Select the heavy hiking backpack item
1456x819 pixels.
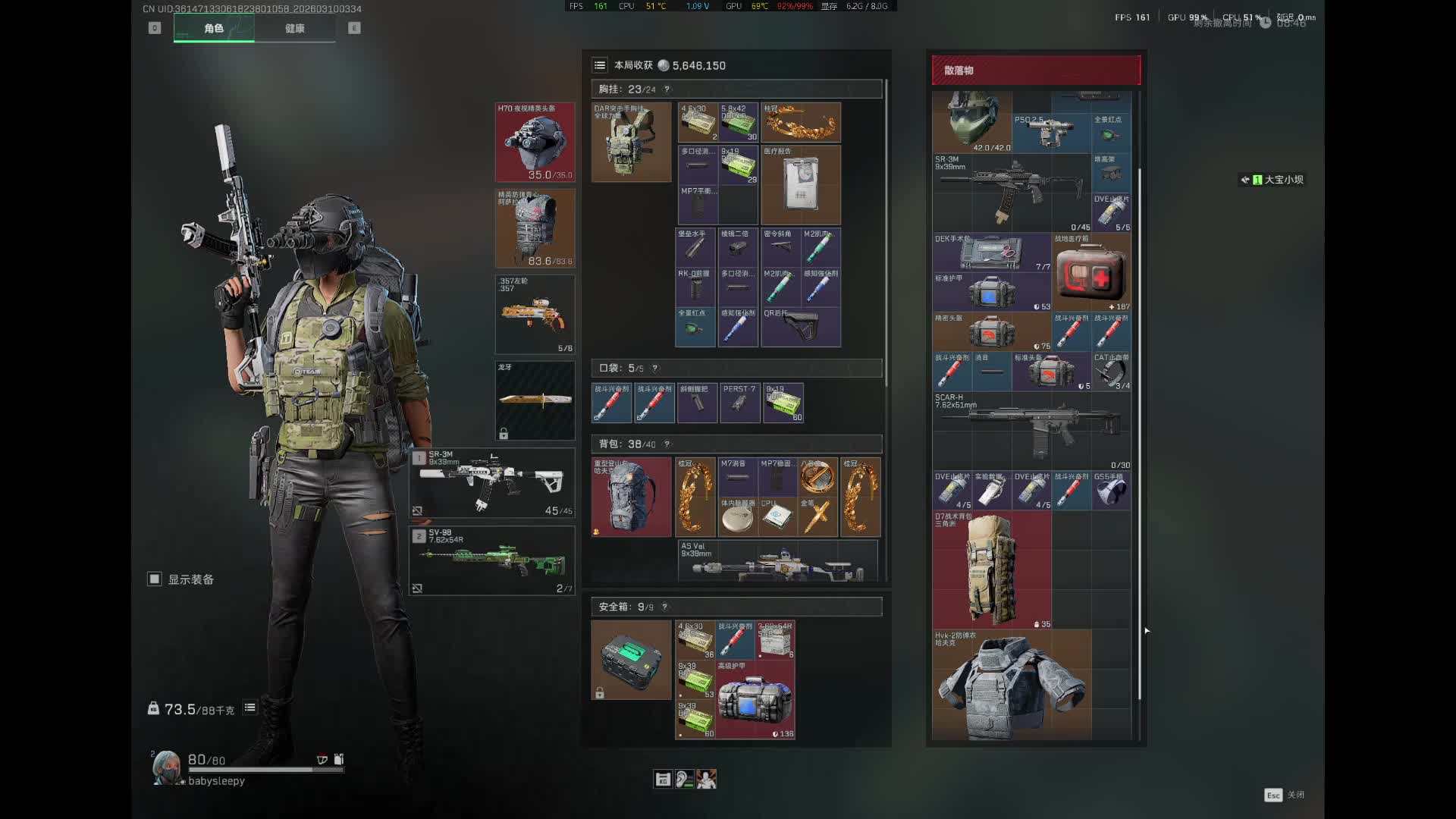pyautogui.click(x=631, y=497)
